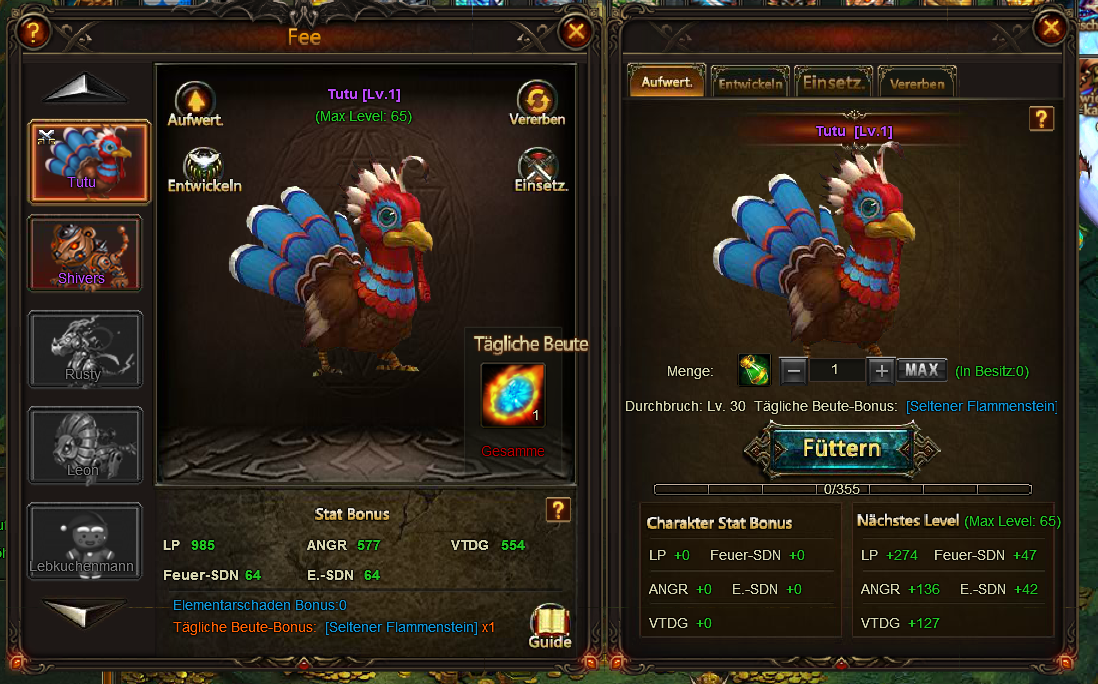Viewport: 1098px width, 684px height.
Task: Open the Vererben inherit icon
Action: (537, 103)
